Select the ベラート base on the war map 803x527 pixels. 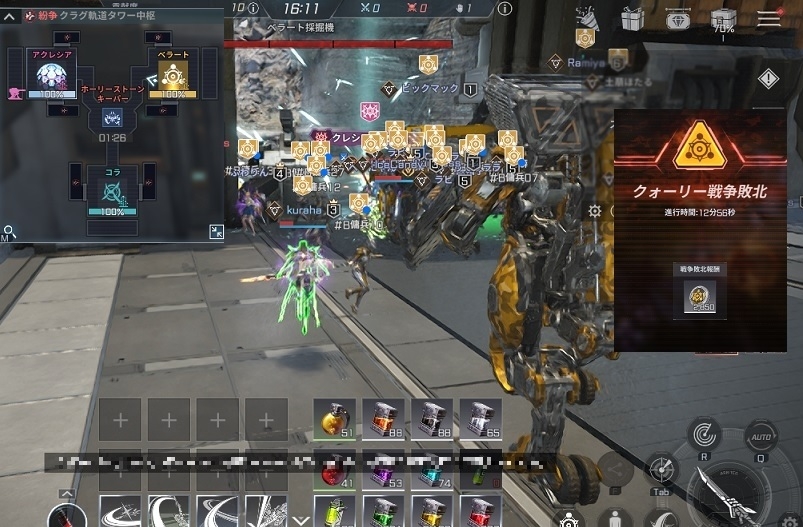[x=174, y=76]
